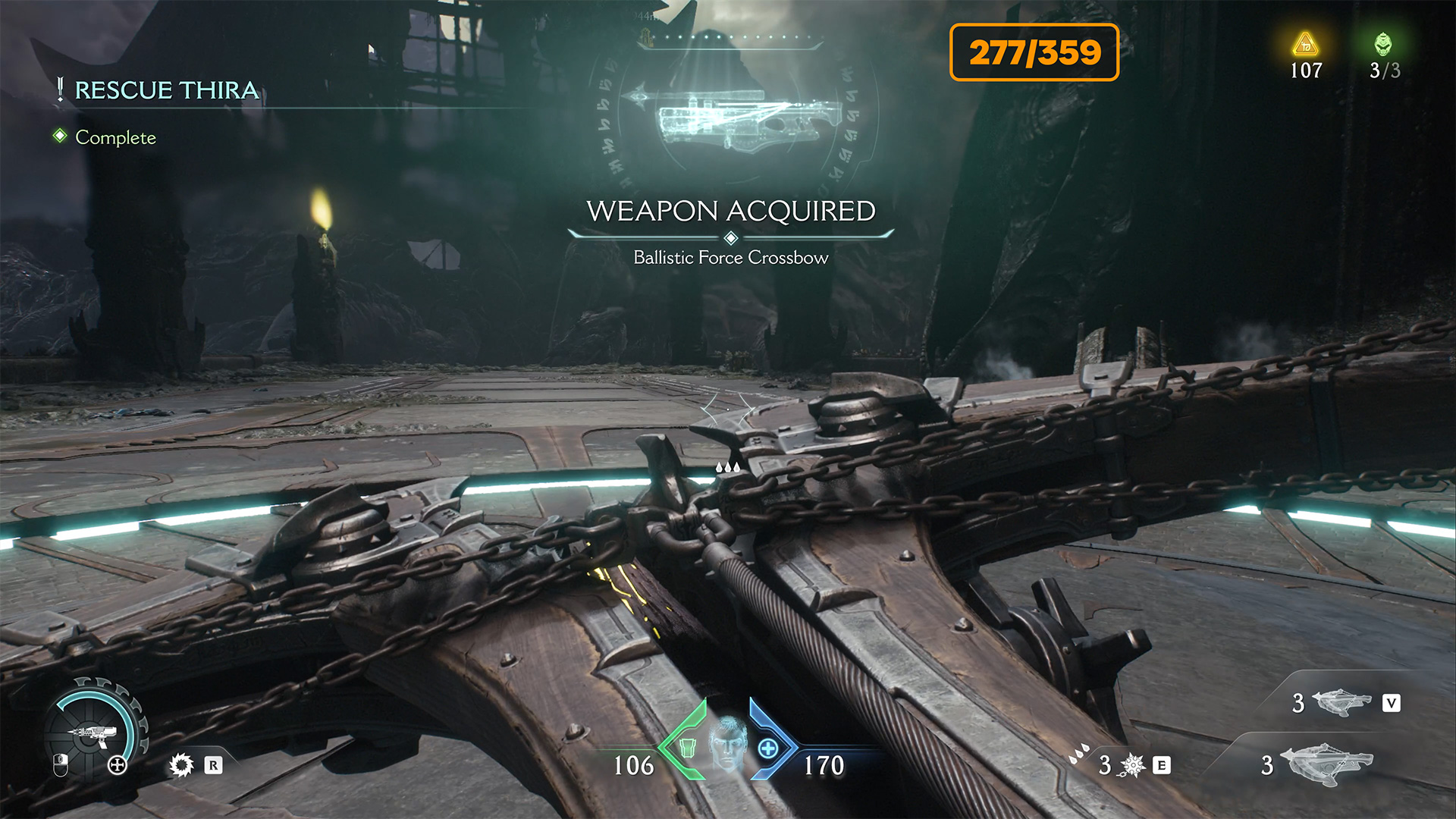Select the Rescue Thira objective tracker
Viewport: 1456px width, 819px height.
[x=166, y=90]
